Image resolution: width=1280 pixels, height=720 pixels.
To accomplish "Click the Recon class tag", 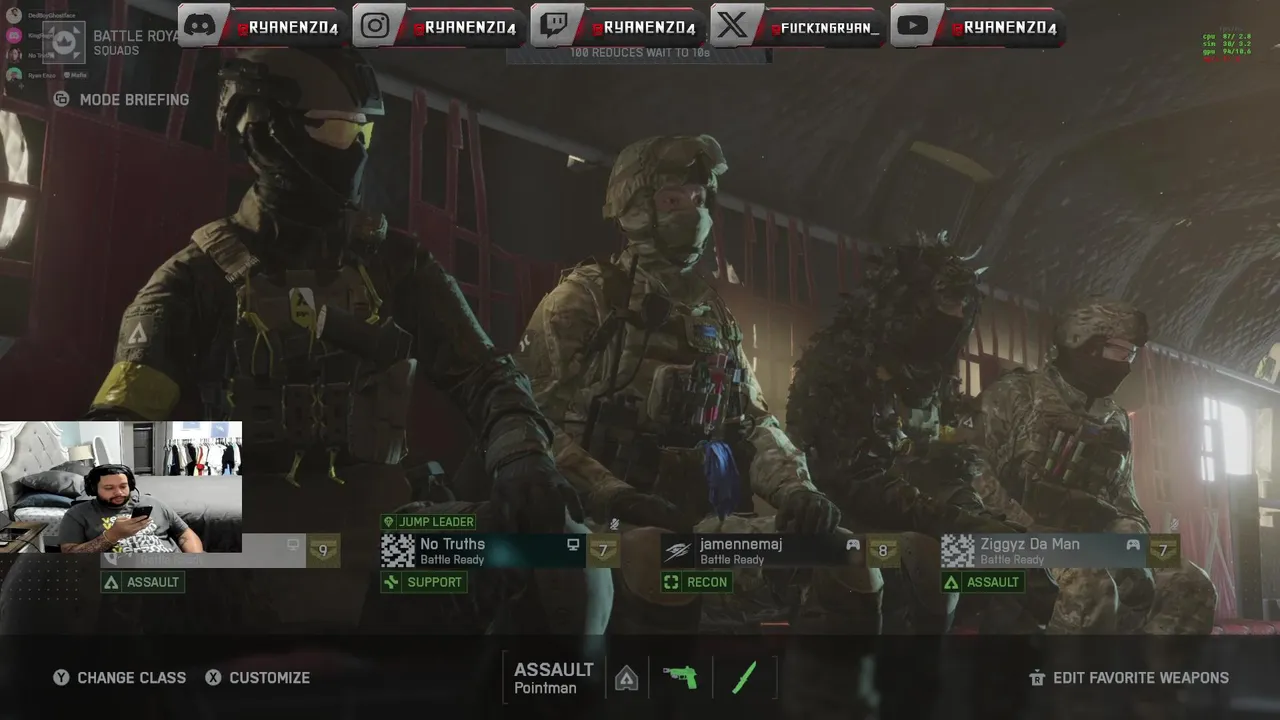I will tap(696, 582).
